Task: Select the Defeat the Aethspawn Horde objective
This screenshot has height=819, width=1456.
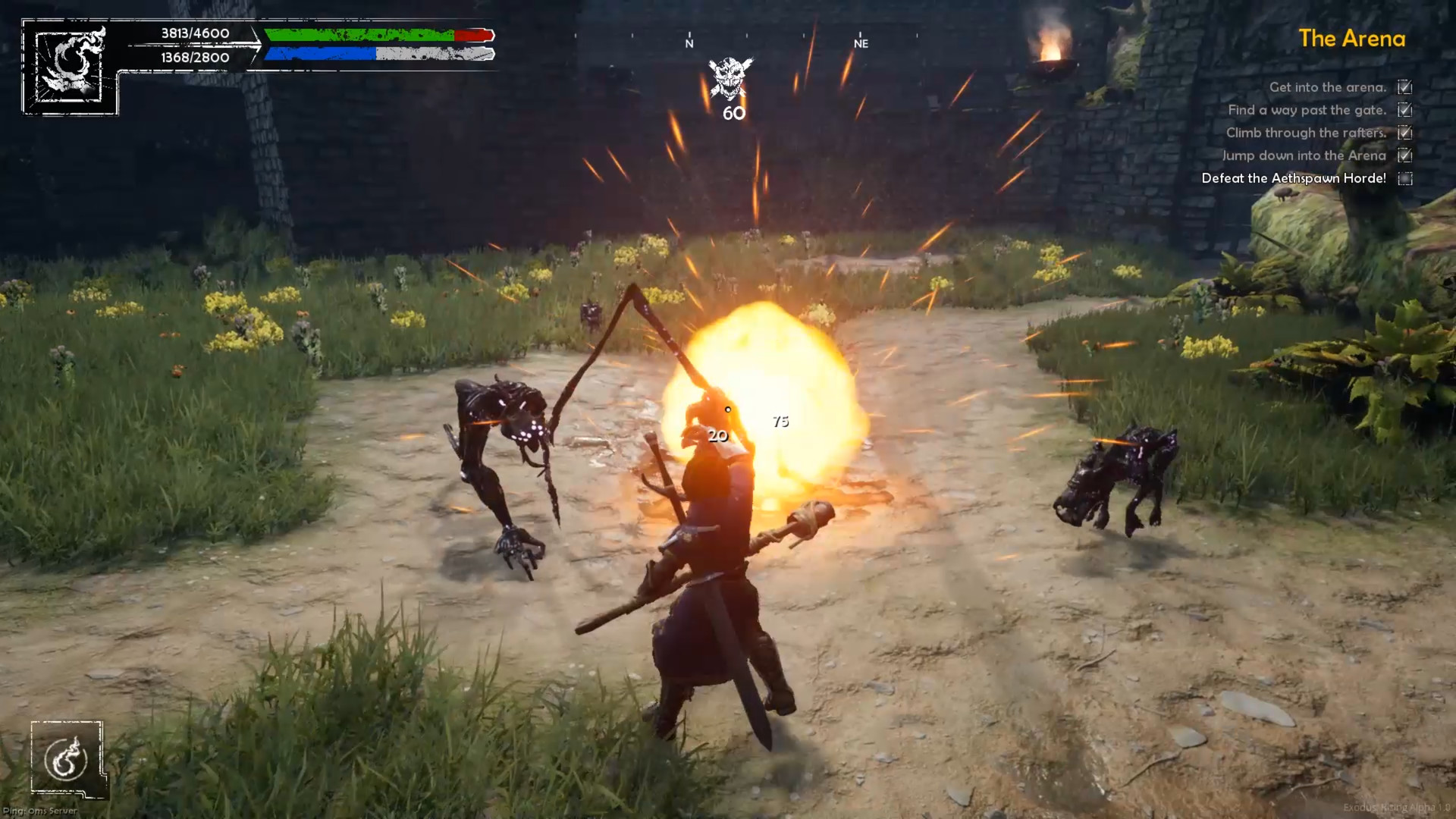Action: (1293, 178)
